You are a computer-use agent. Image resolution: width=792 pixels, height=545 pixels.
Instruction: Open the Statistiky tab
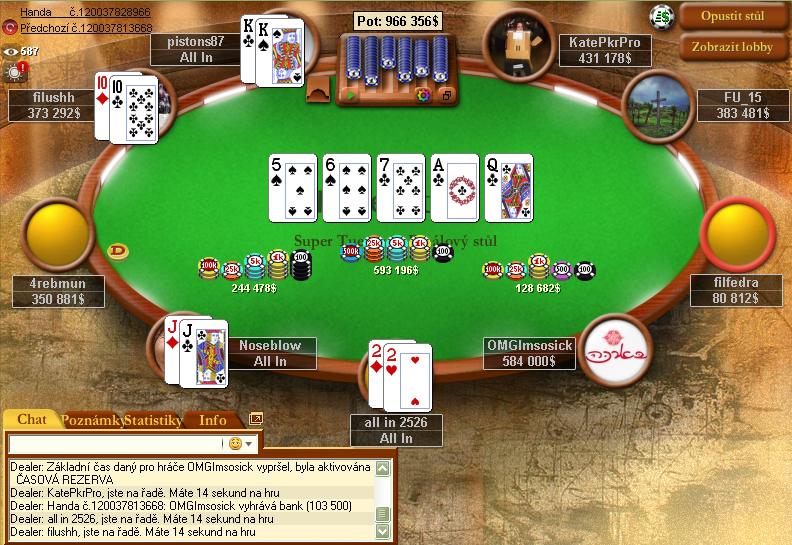pos(153,421)
